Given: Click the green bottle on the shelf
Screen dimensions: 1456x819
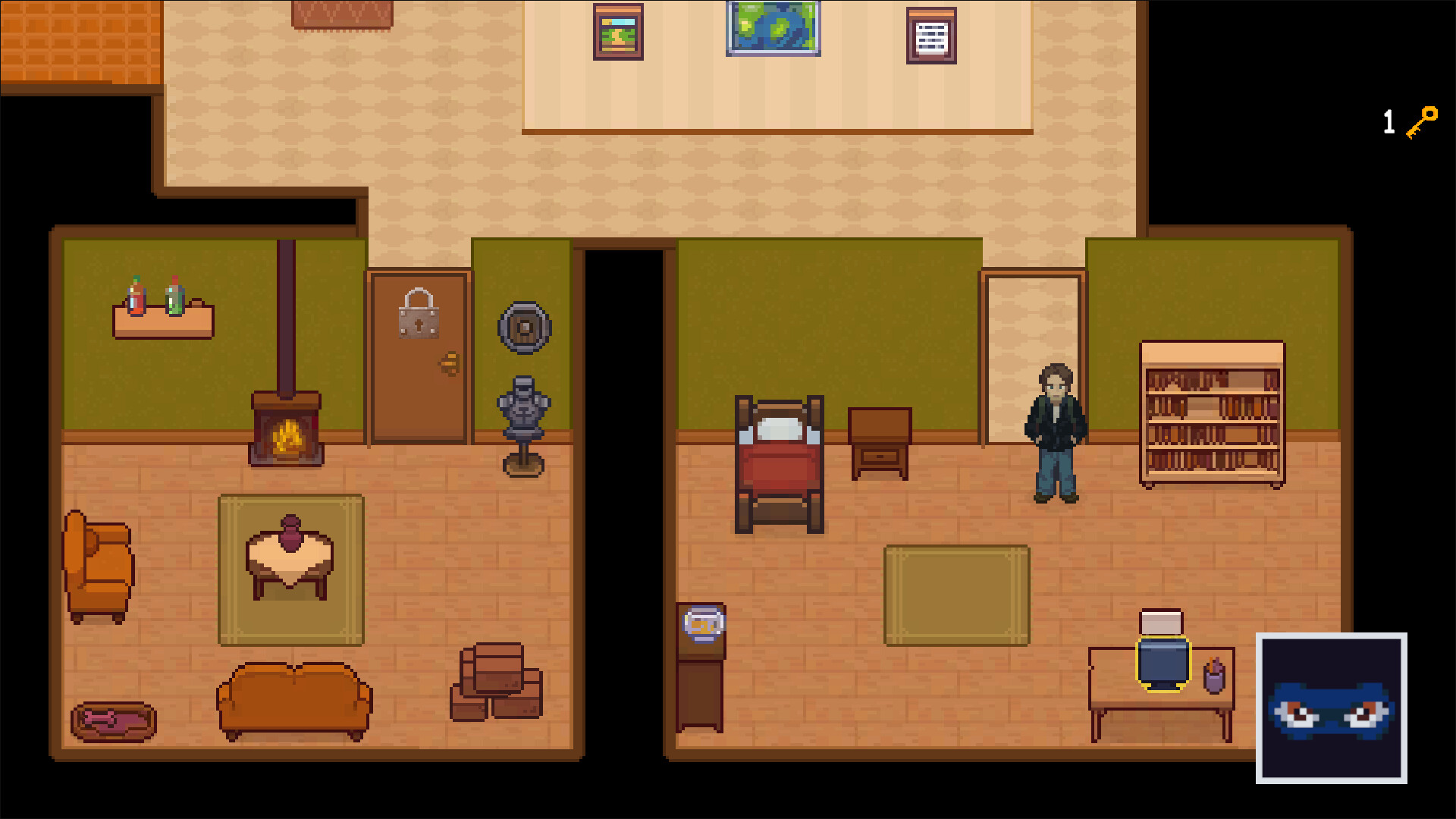Looking at the screenshot, I should 173,296.
